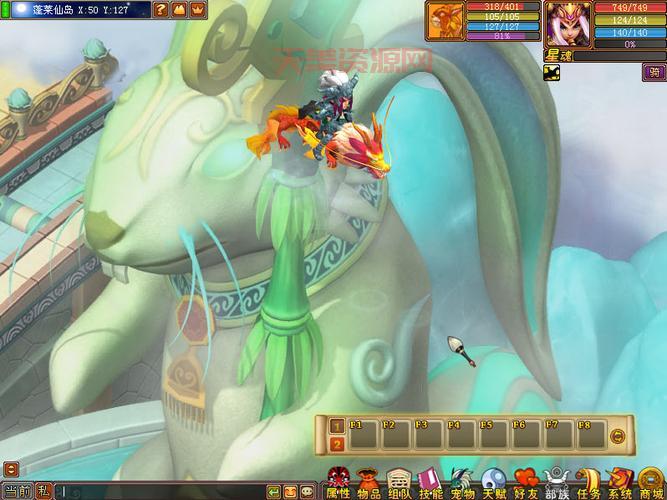Click the chat input field
The height and width of the screenshot is (500, 667).
pos(160,492)
